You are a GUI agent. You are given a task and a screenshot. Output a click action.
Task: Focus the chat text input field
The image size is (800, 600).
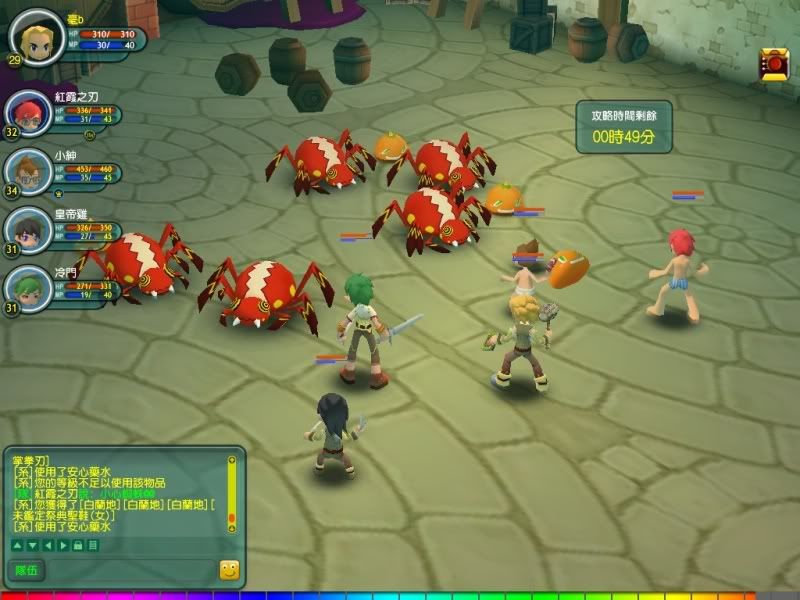130,570
